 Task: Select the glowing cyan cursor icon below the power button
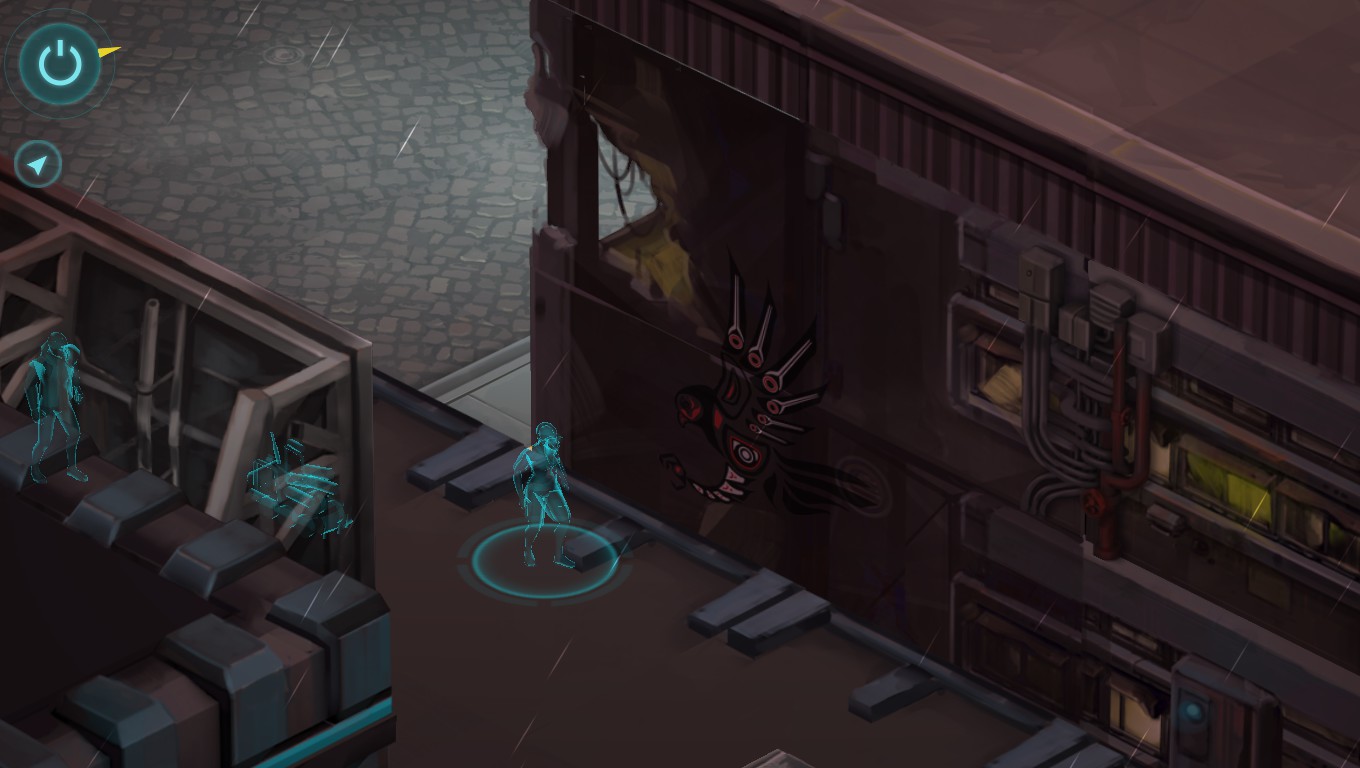pyautogui.click(x=37, y=163)
